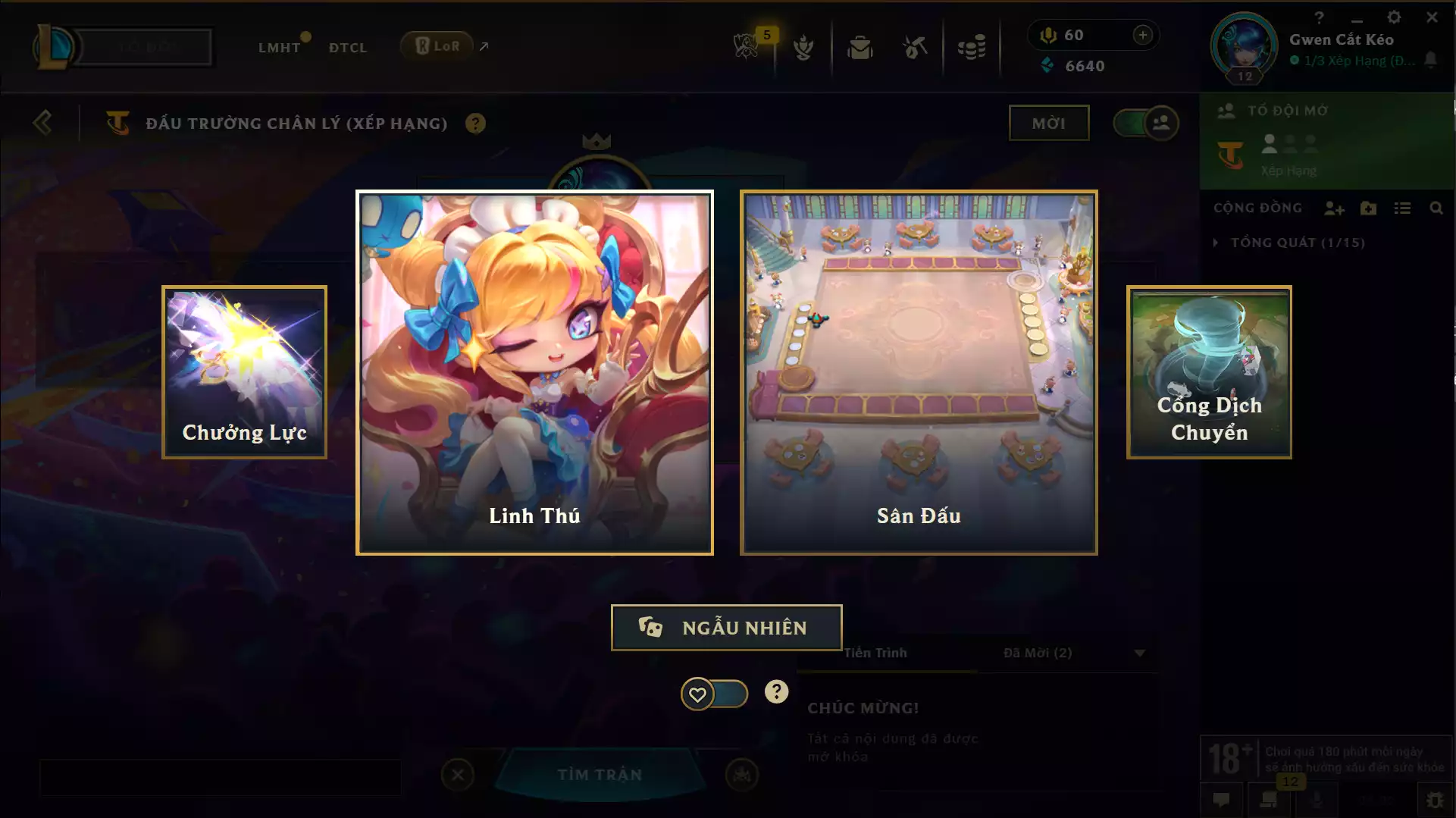Viewport: 1456px width, 818px height.
Task: Open the friends list options icon
Action: (1403, 208)
